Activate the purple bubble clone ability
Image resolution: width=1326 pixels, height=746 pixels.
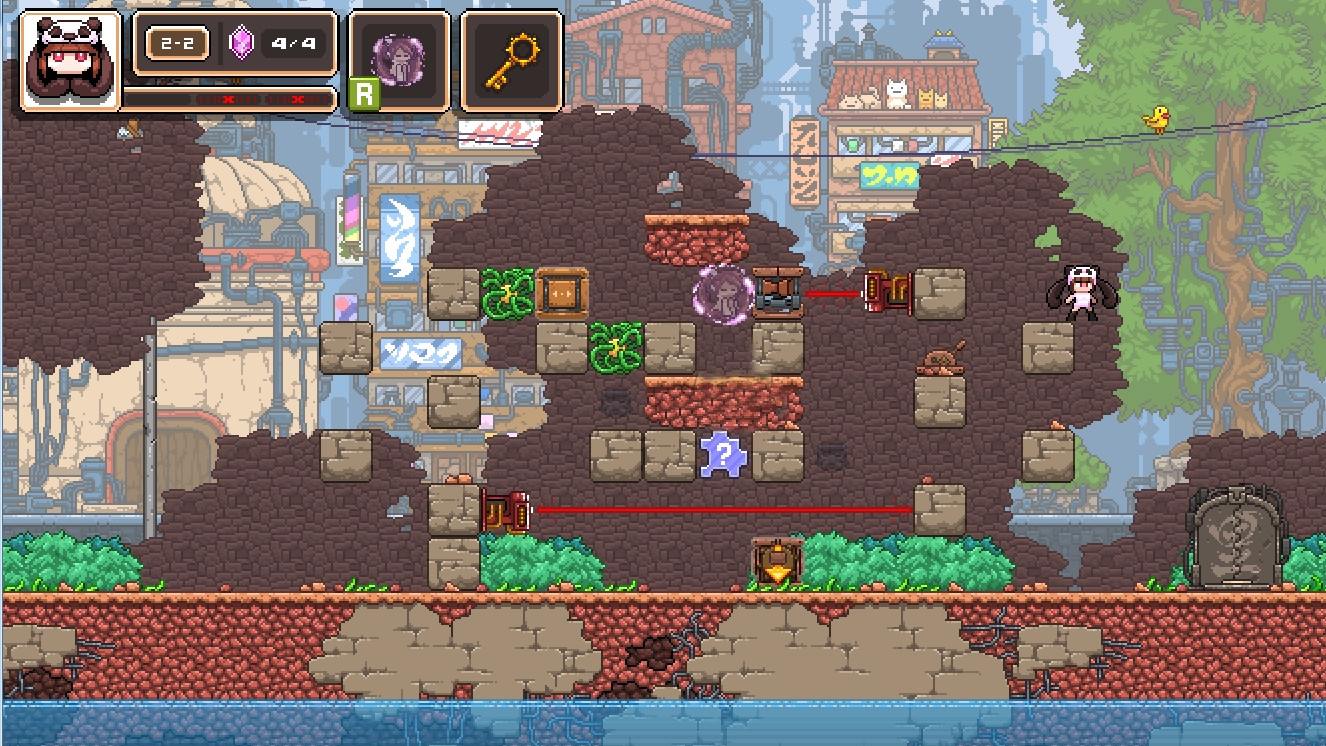click(x=398, y=60)
